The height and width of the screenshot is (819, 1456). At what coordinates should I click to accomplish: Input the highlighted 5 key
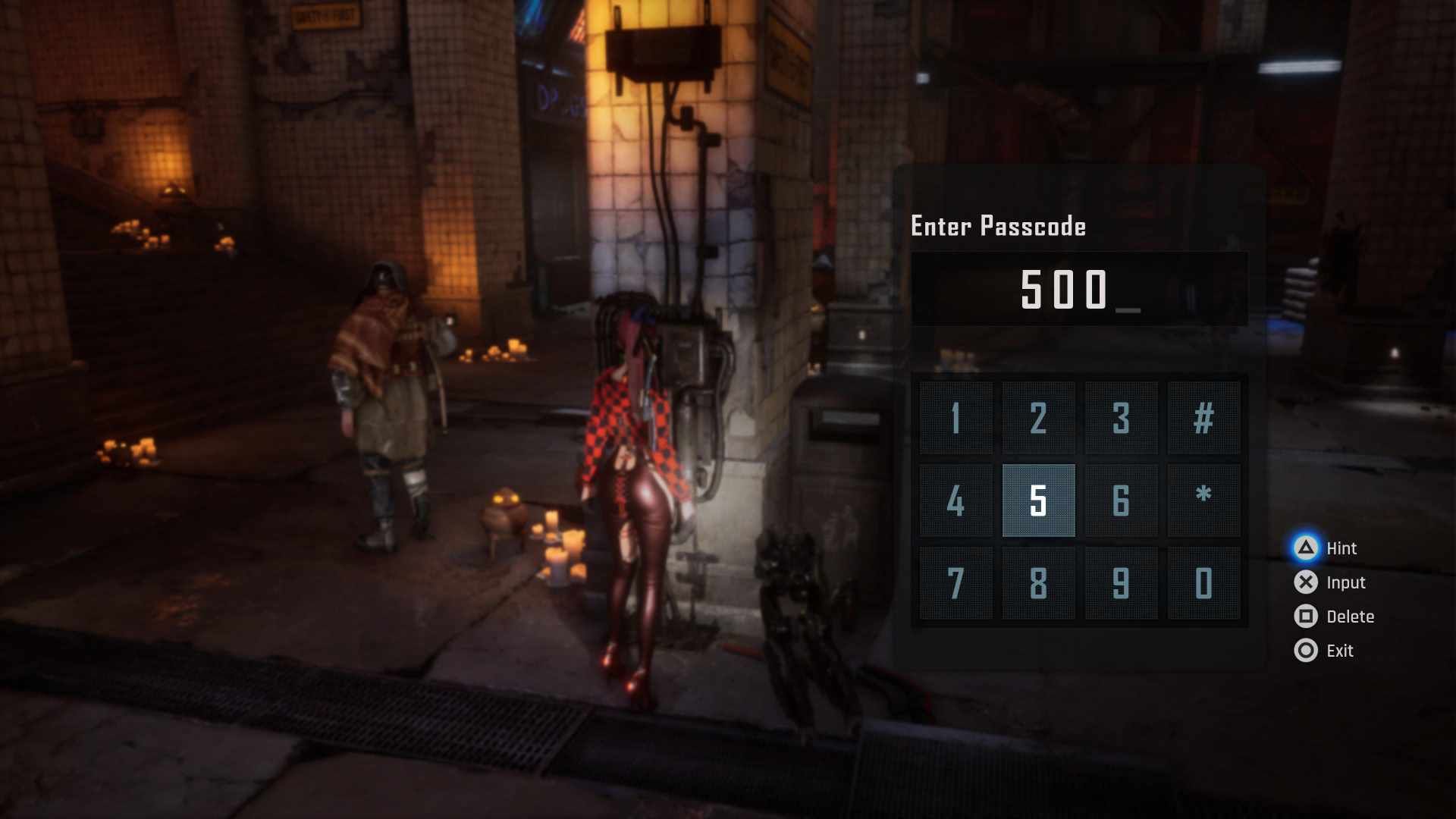[x=1038, y=500]
